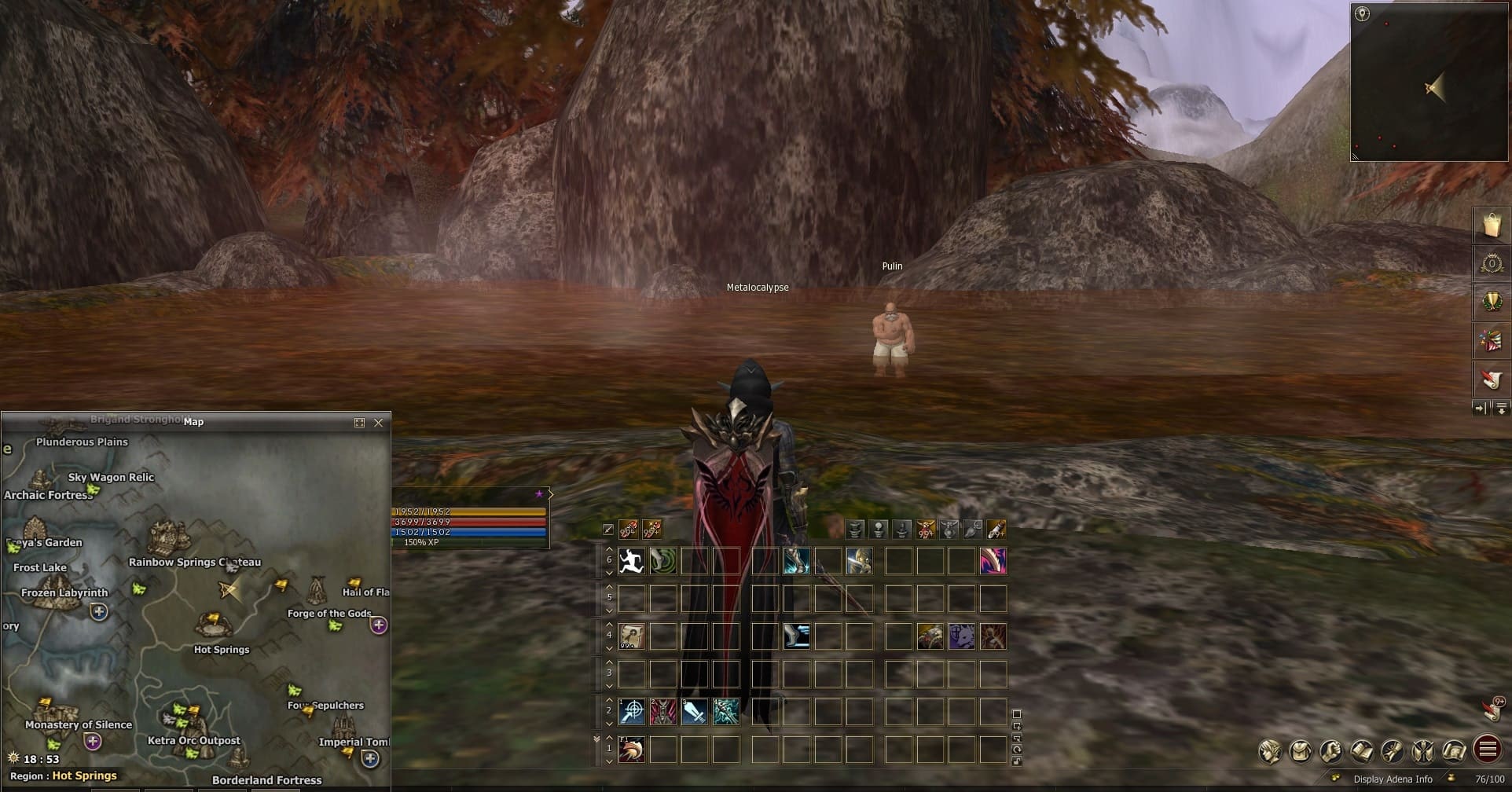The width and height of the screenshot is (1512, 792).
Task: Open the shopping bag side icon
Action: point(1491,225)
